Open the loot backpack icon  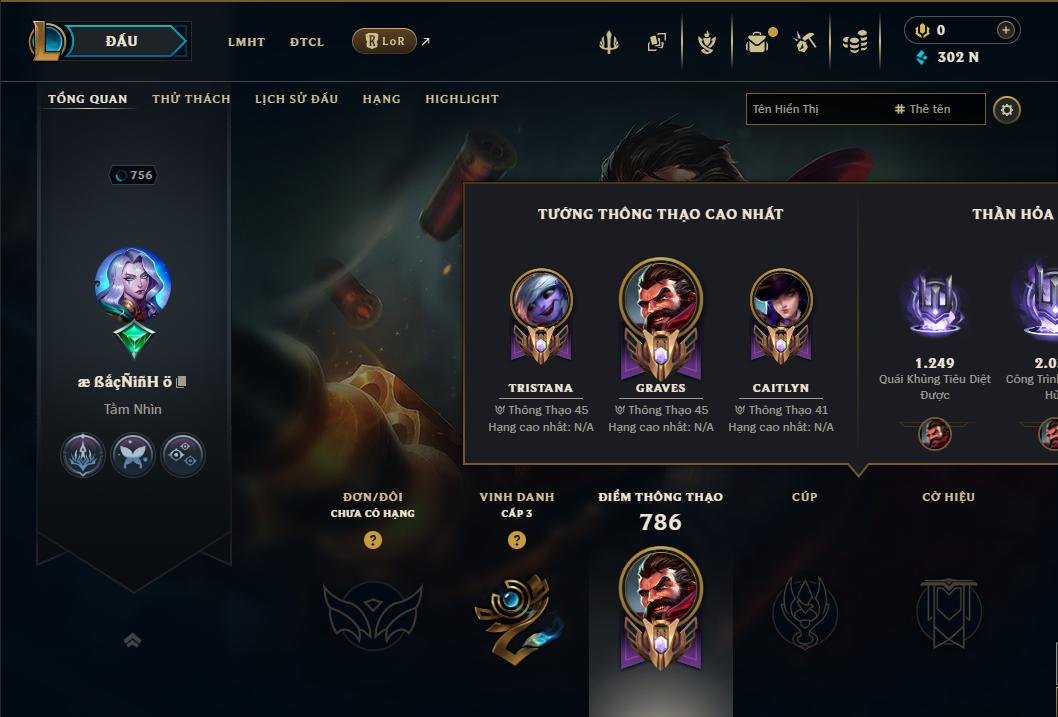(757, 42)
